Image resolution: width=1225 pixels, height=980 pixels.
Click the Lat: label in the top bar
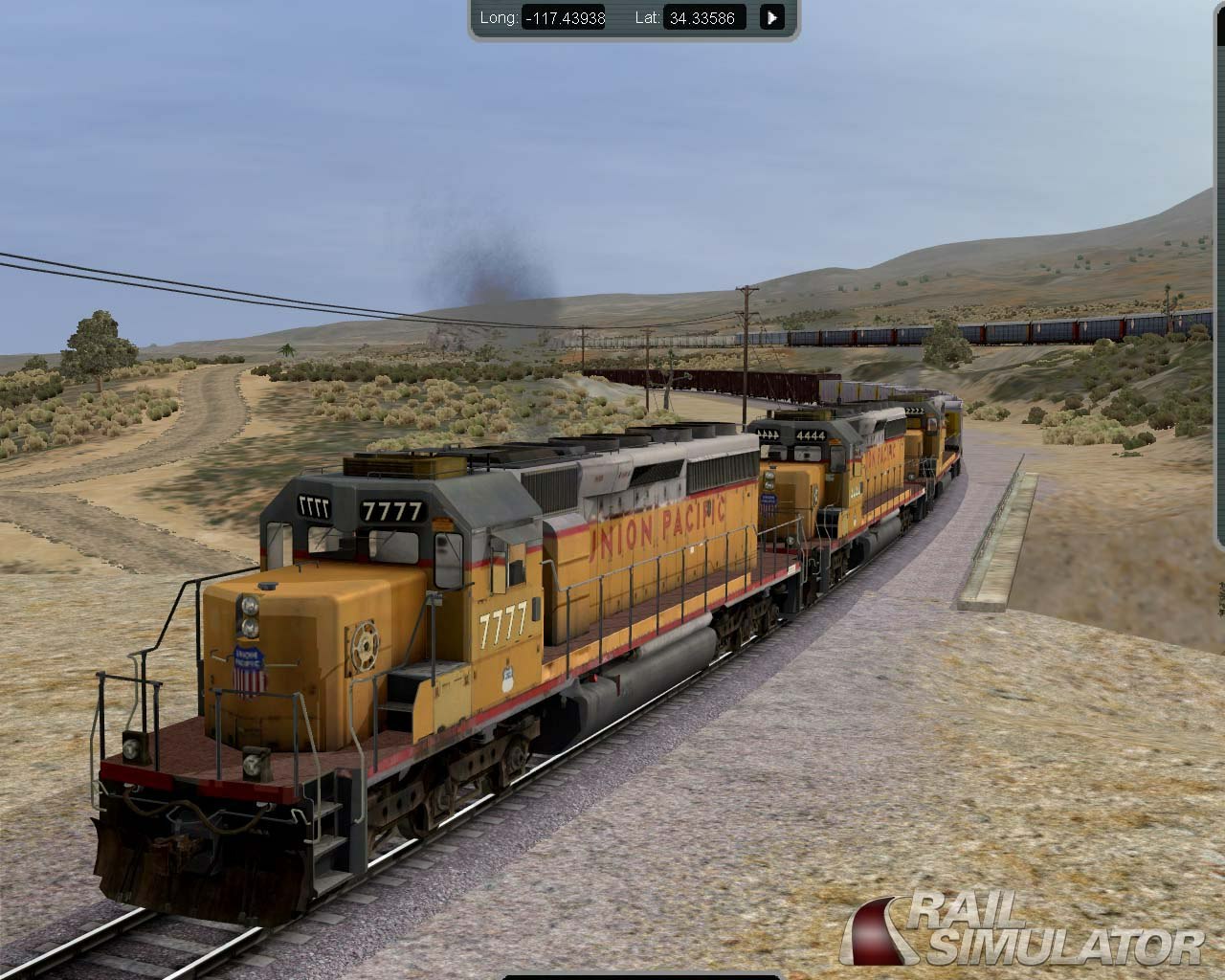(x=647, y=17)
